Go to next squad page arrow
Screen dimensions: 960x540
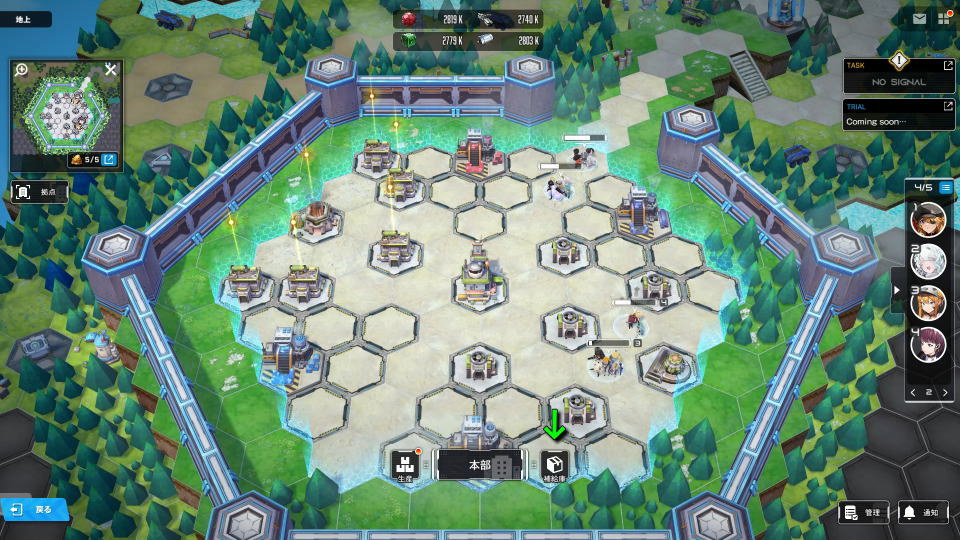[945, 392]
